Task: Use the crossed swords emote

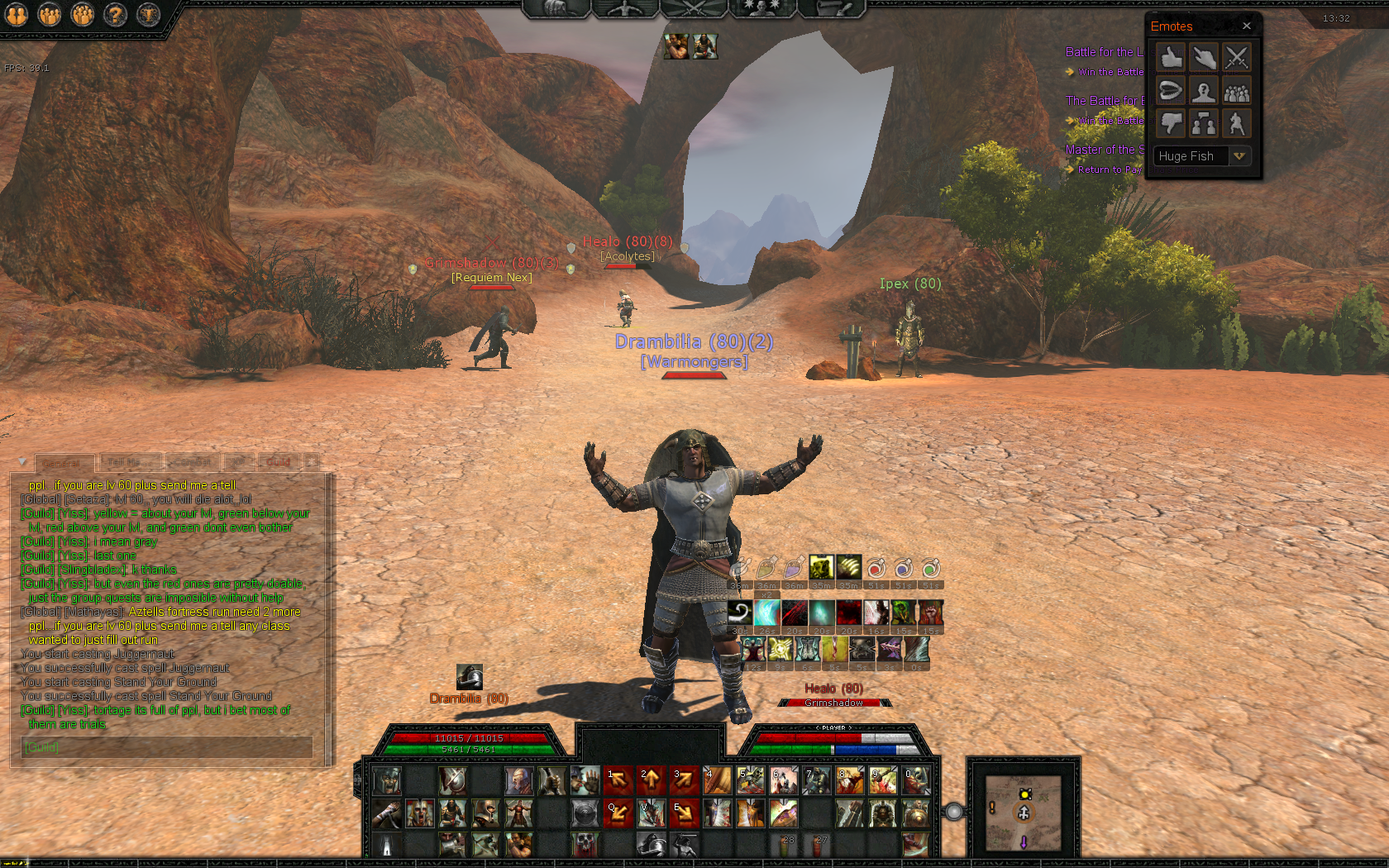Action: pyautogui.click(x=1236, y=58)
